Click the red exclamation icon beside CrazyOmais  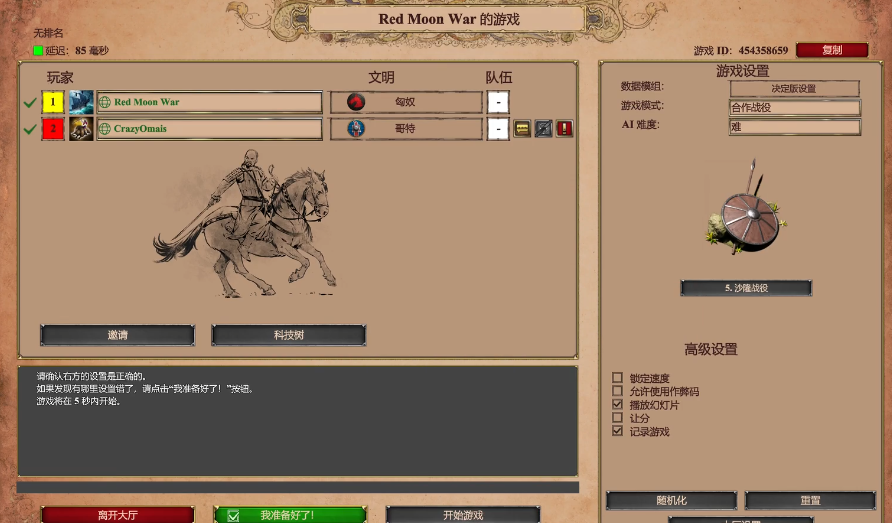click(x=564, y=129)
